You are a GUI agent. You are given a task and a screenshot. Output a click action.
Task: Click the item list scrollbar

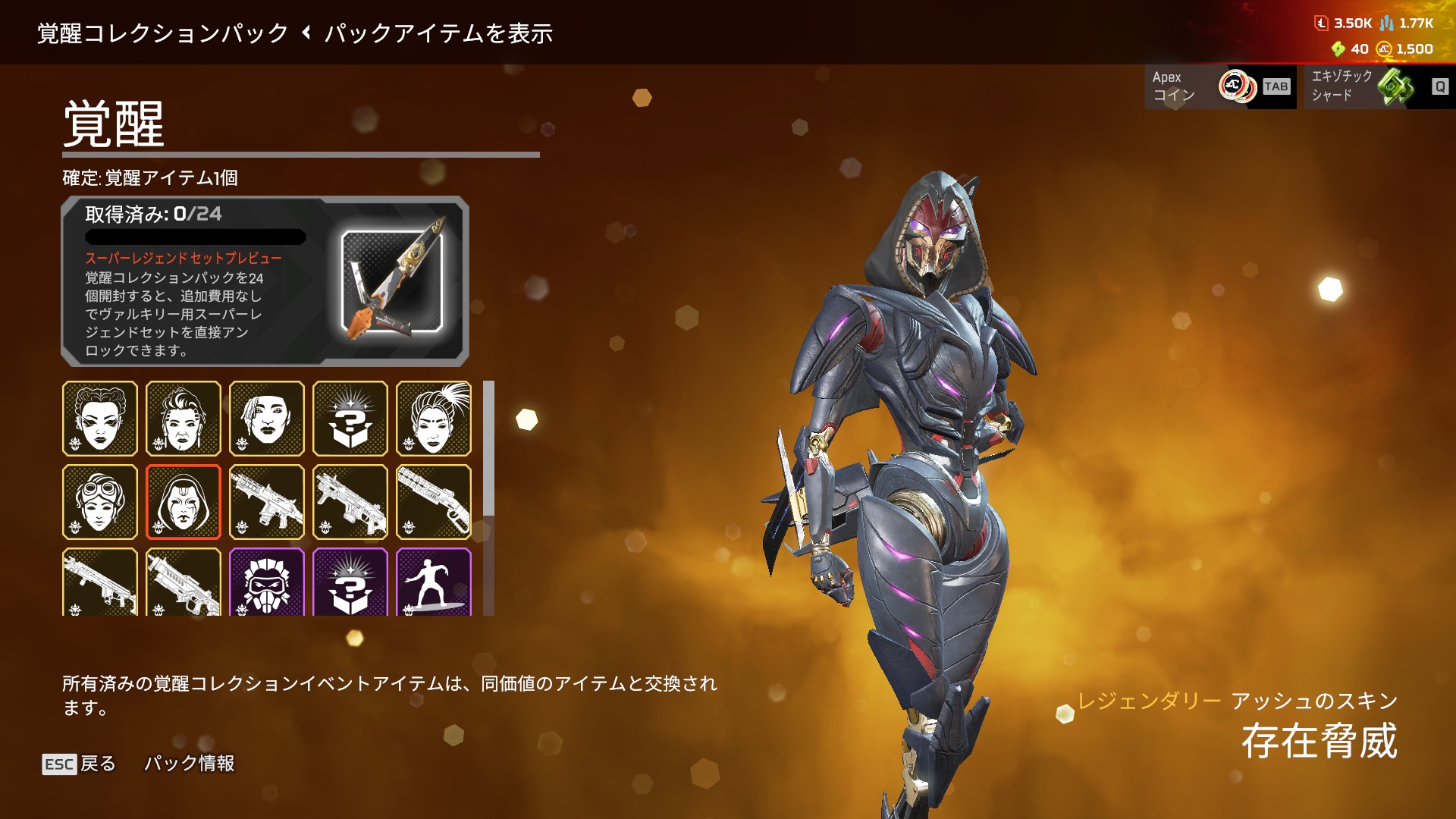click(x=489, y=449)
